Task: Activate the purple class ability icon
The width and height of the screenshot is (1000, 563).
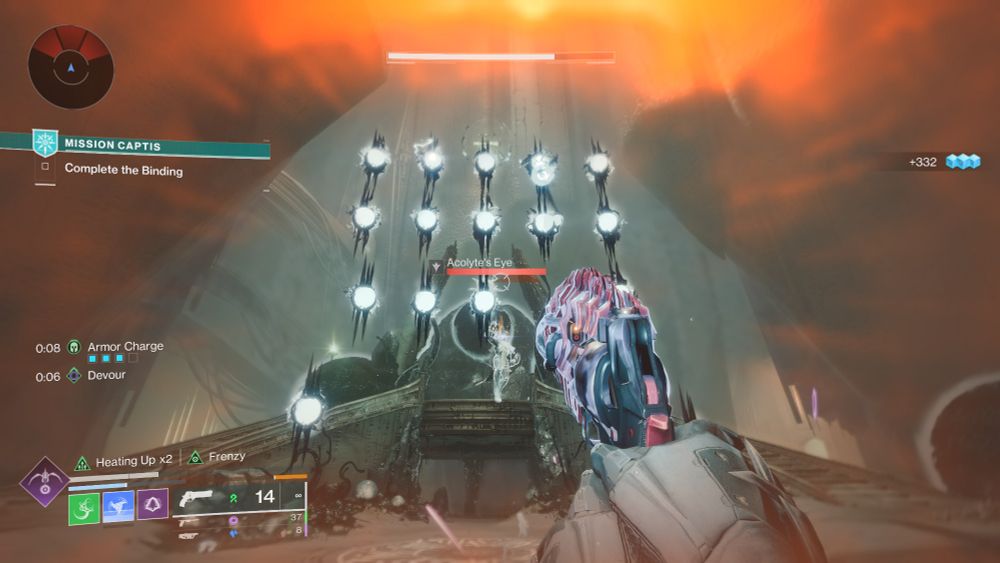Action: click(152, 507)
